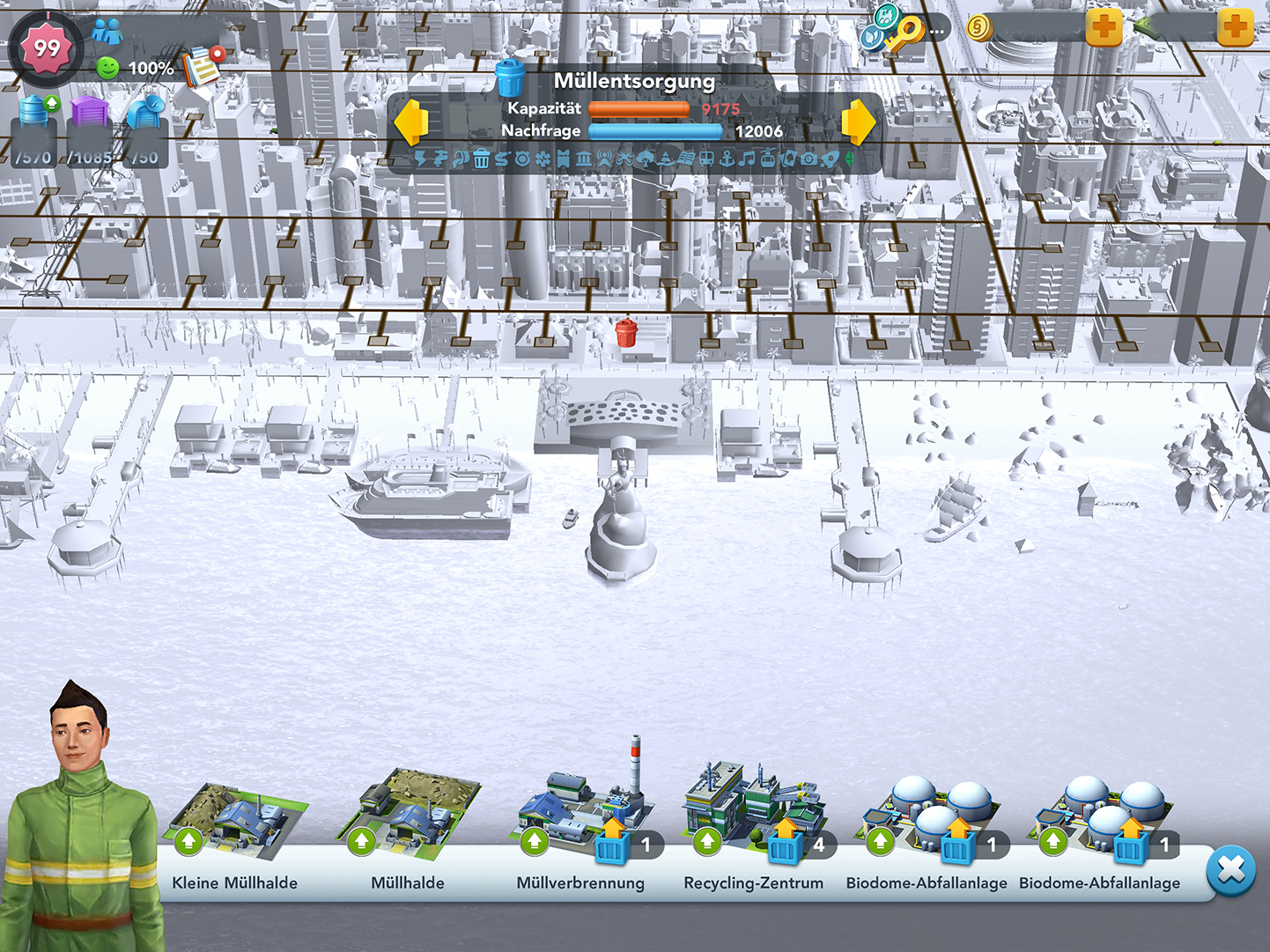Close the waste management build menu
Image resolution: width=1270 pixels, height=952 pixels.
tap(1230, 870)
